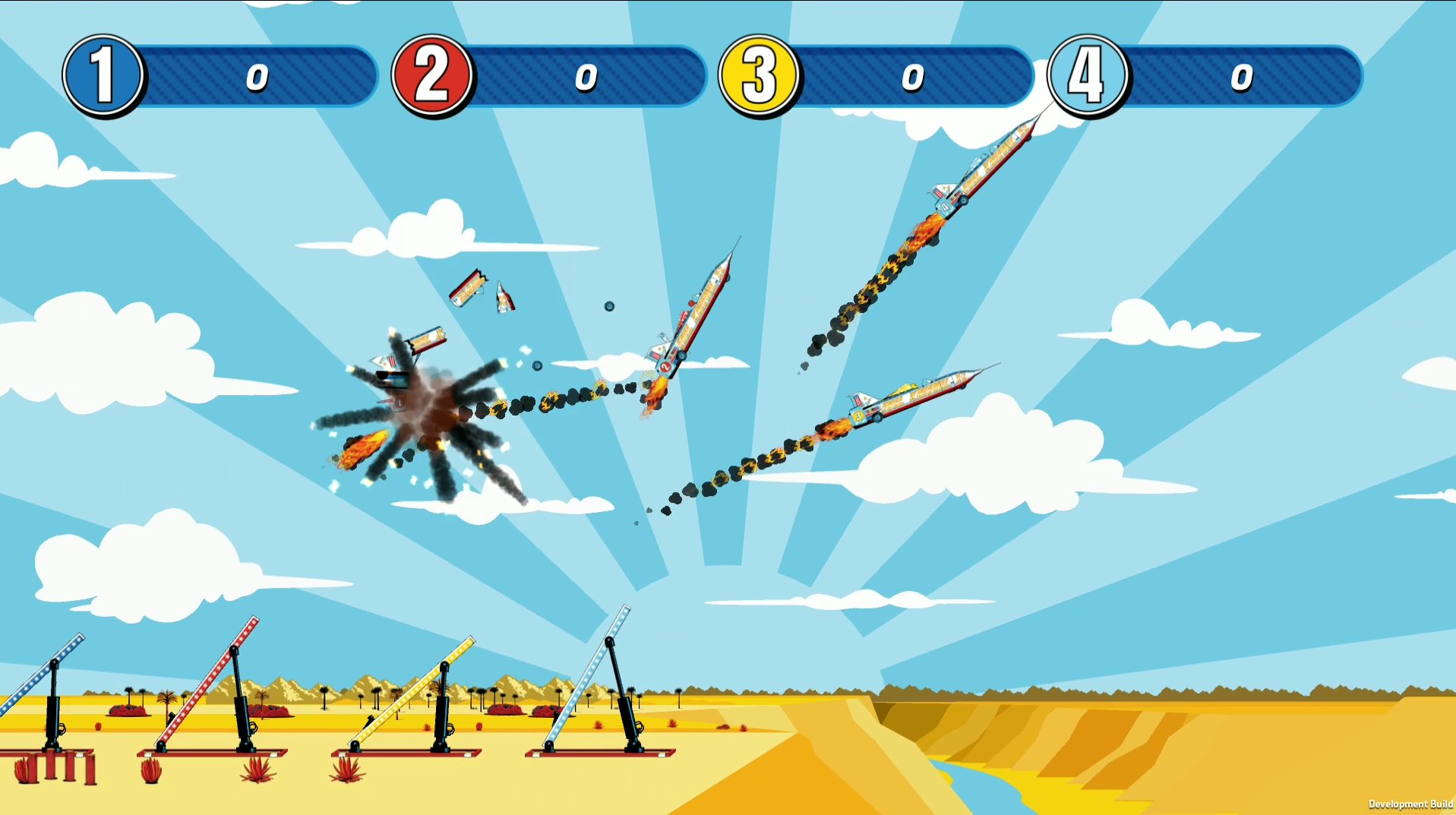Click the blue player 1 badge
The height and width of the screenshot is (815, 1456).
pos(103,75)
